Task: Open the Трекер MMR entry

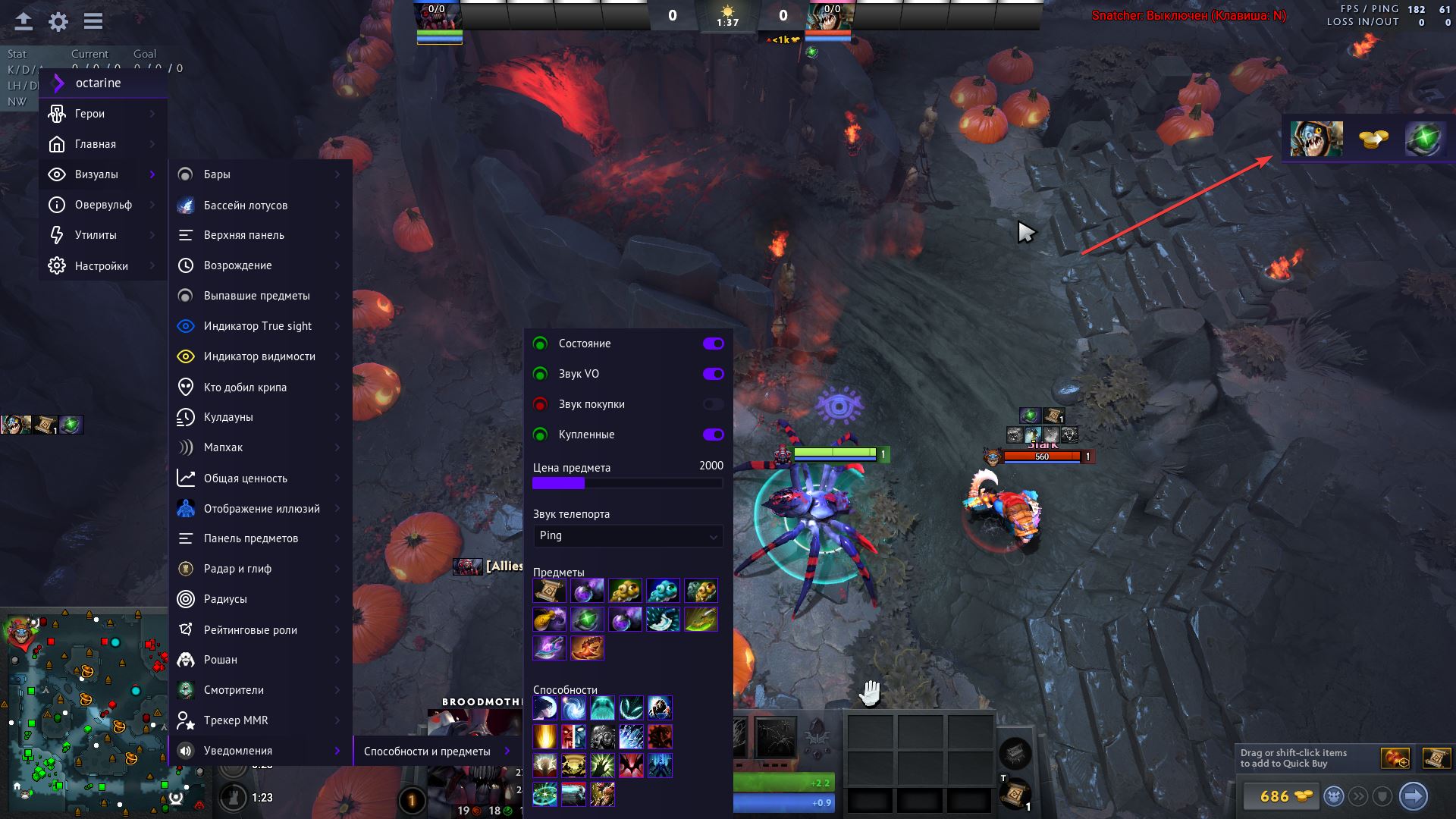Action: (236, 720)
